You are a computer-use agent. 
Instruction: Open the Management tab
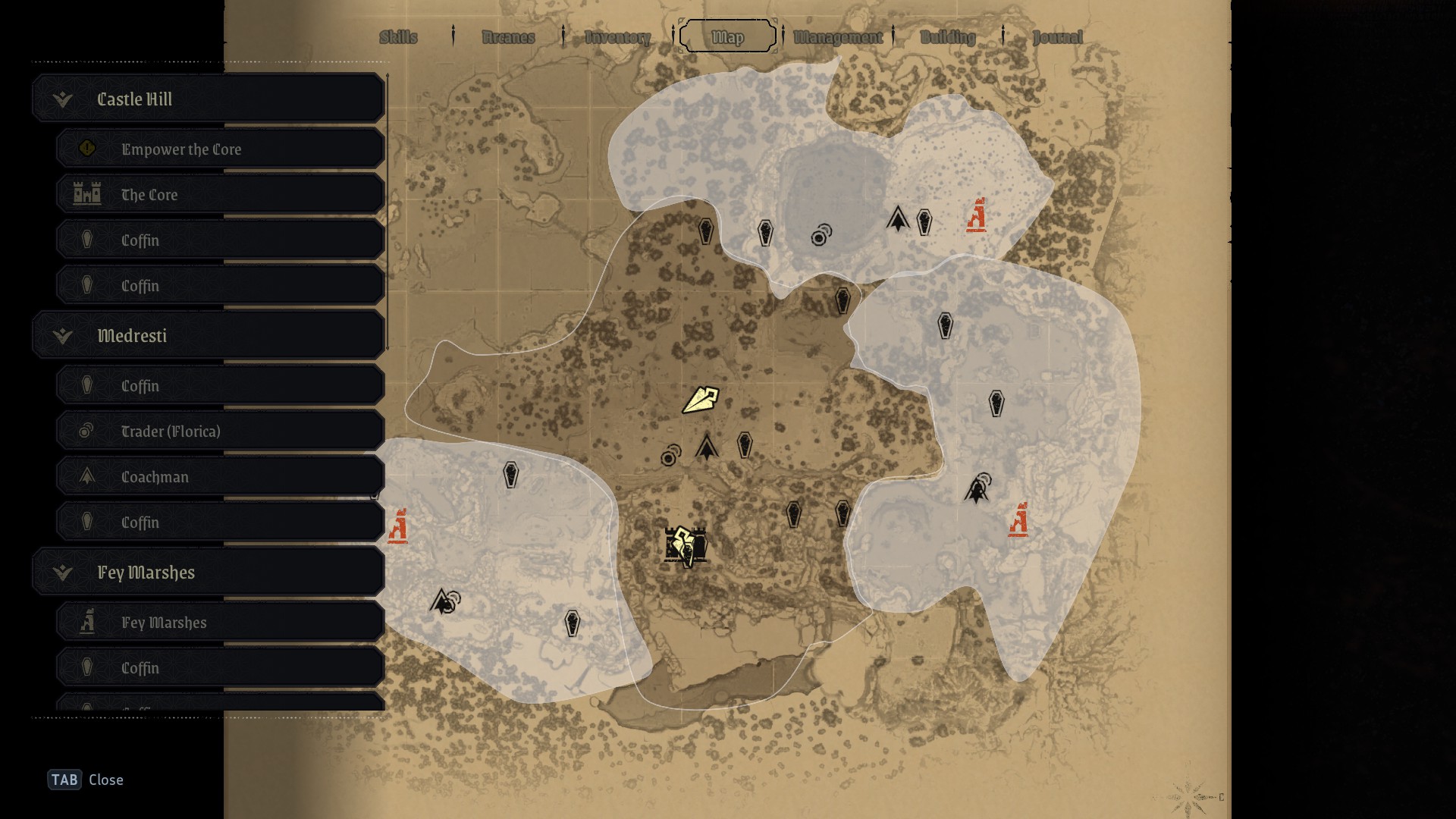838,37
